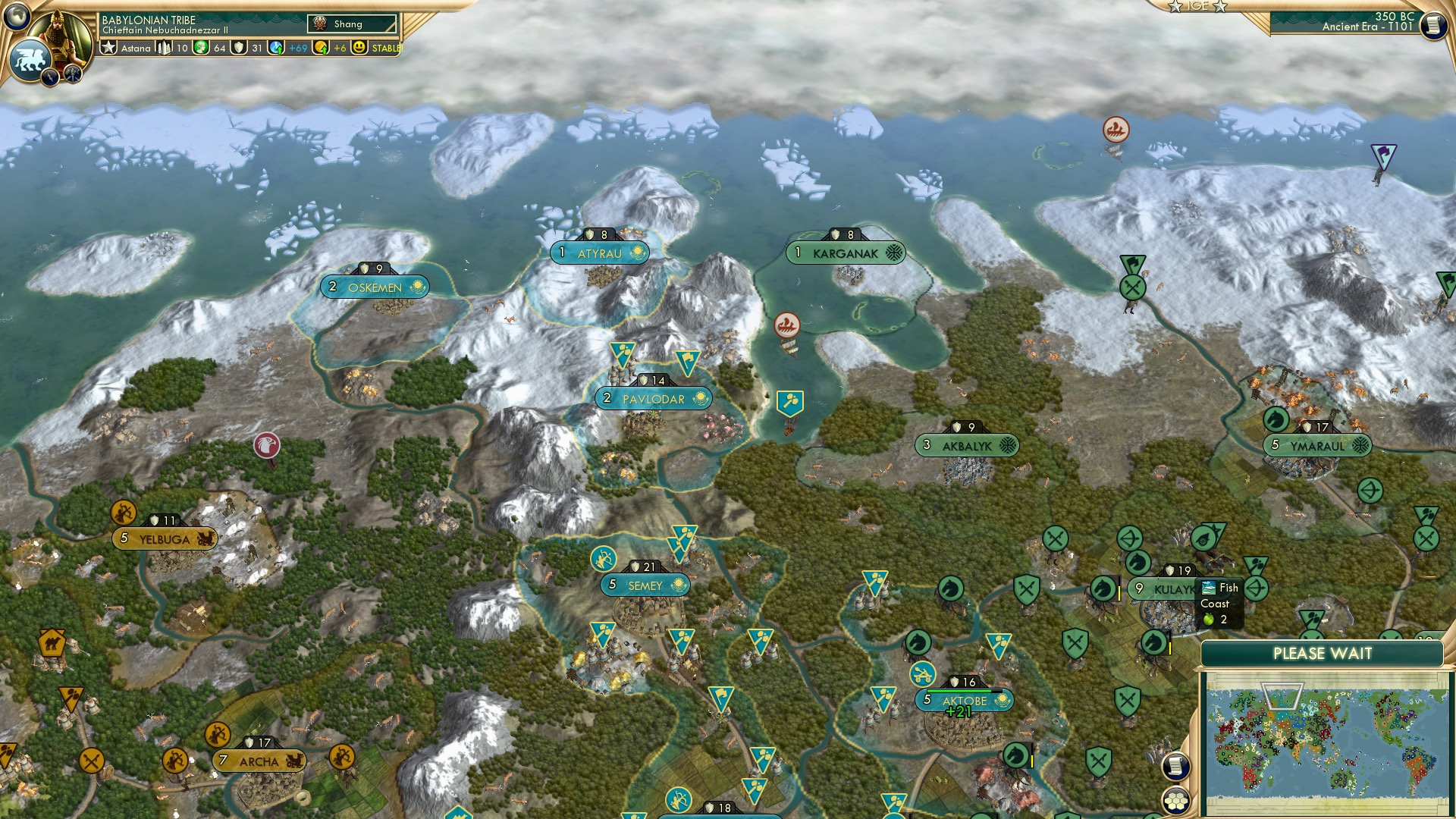Image resolution: width=1456 pixels, height=819 pixels.
Task: Click the gold coin icon showing +6
Action: click(322, 48)
